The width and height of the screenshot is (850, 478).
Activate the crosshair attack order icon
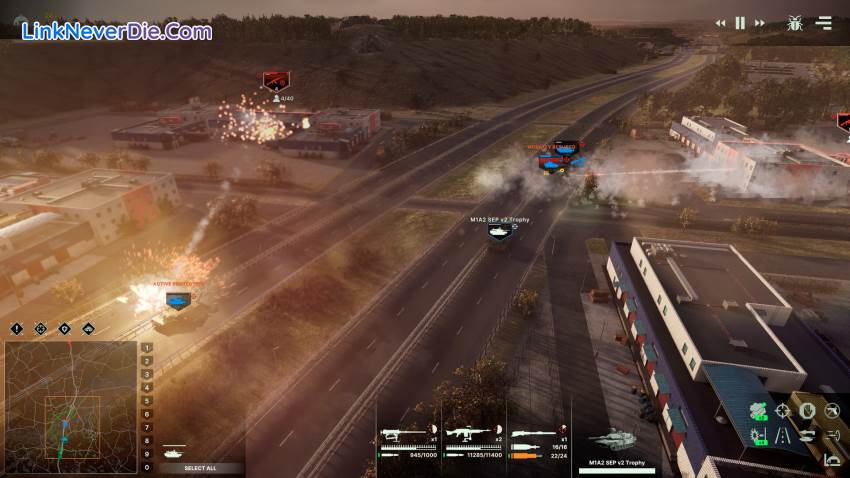click(782, 411)
